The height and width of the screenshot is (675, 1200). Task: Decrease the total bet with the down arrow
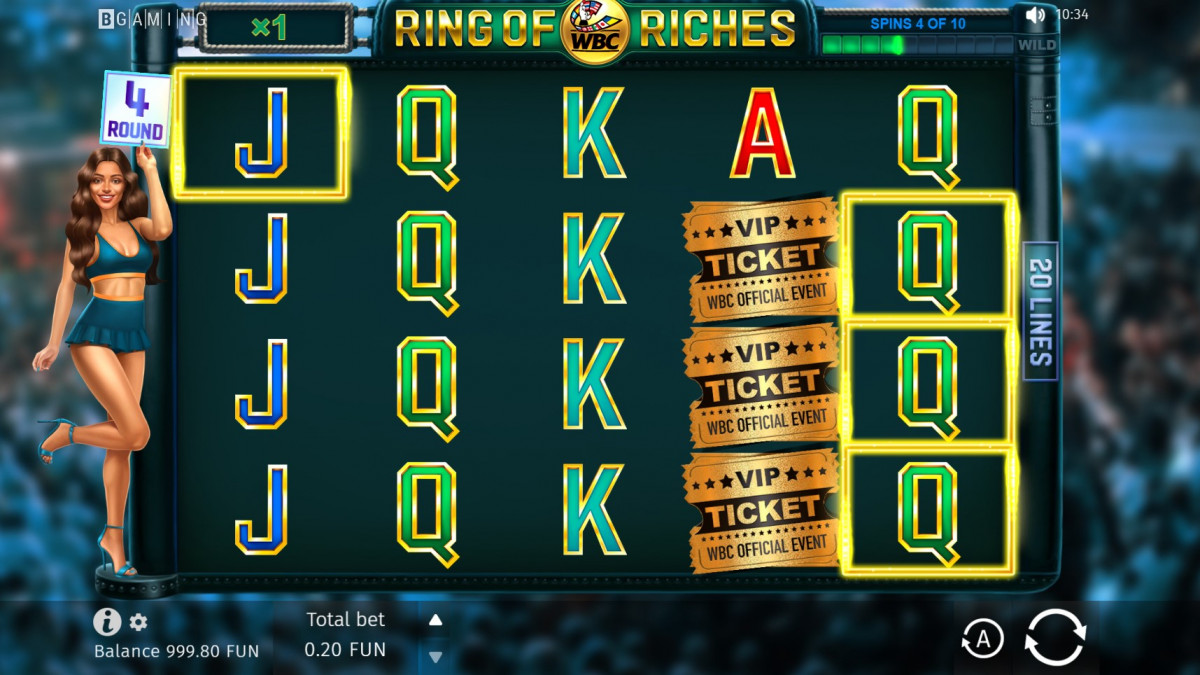[x=435, y=656]
